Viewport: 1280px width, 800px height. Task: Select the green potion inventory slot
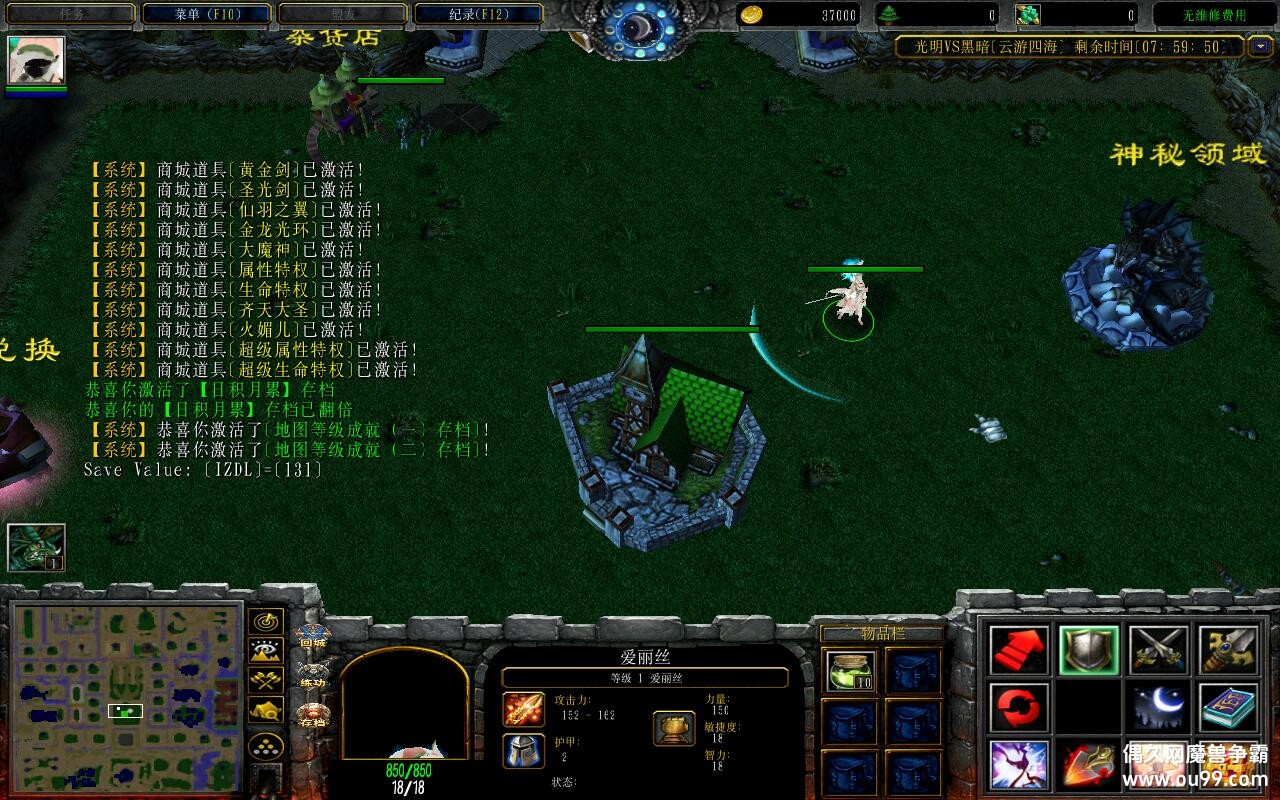tap(851, 670)
